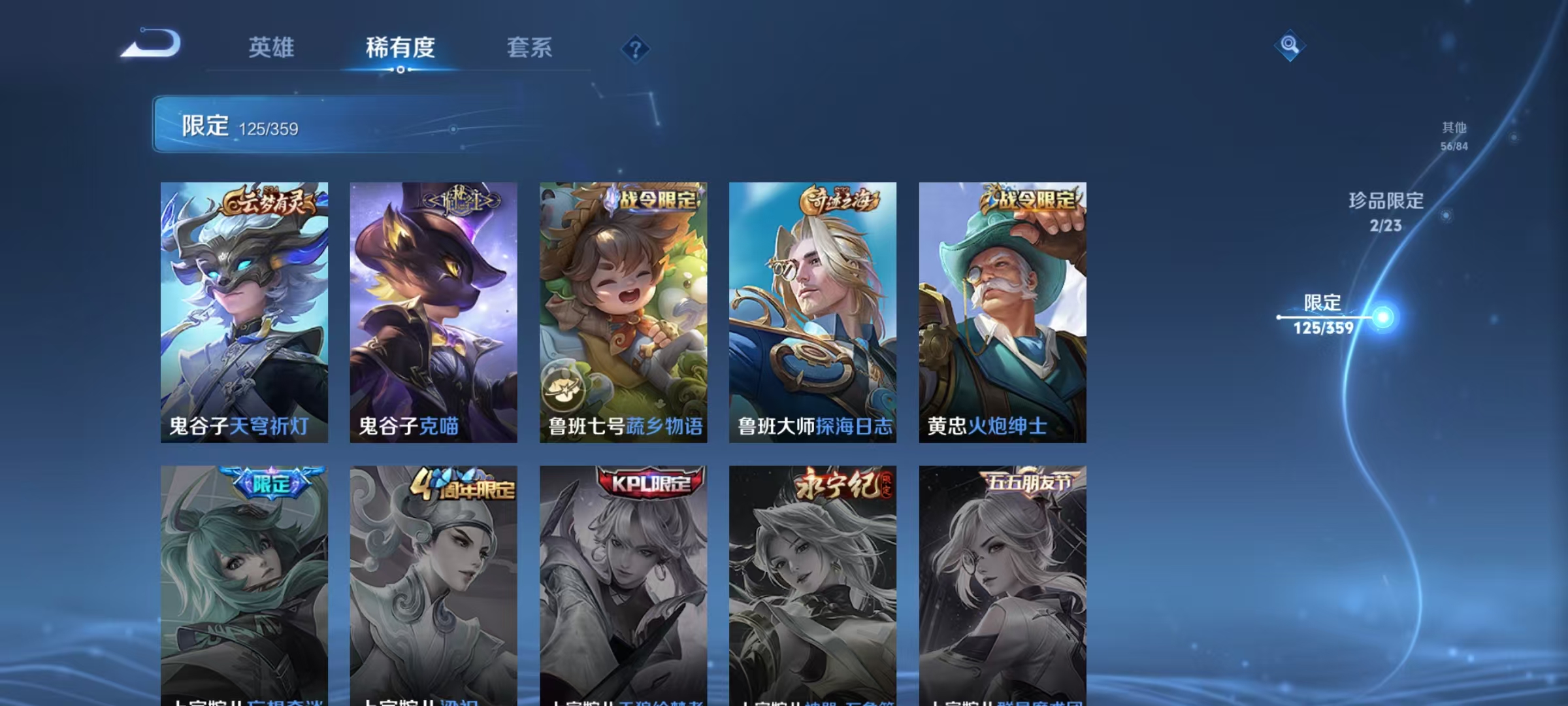Open the search magnifier icon

coord(1290,46)
